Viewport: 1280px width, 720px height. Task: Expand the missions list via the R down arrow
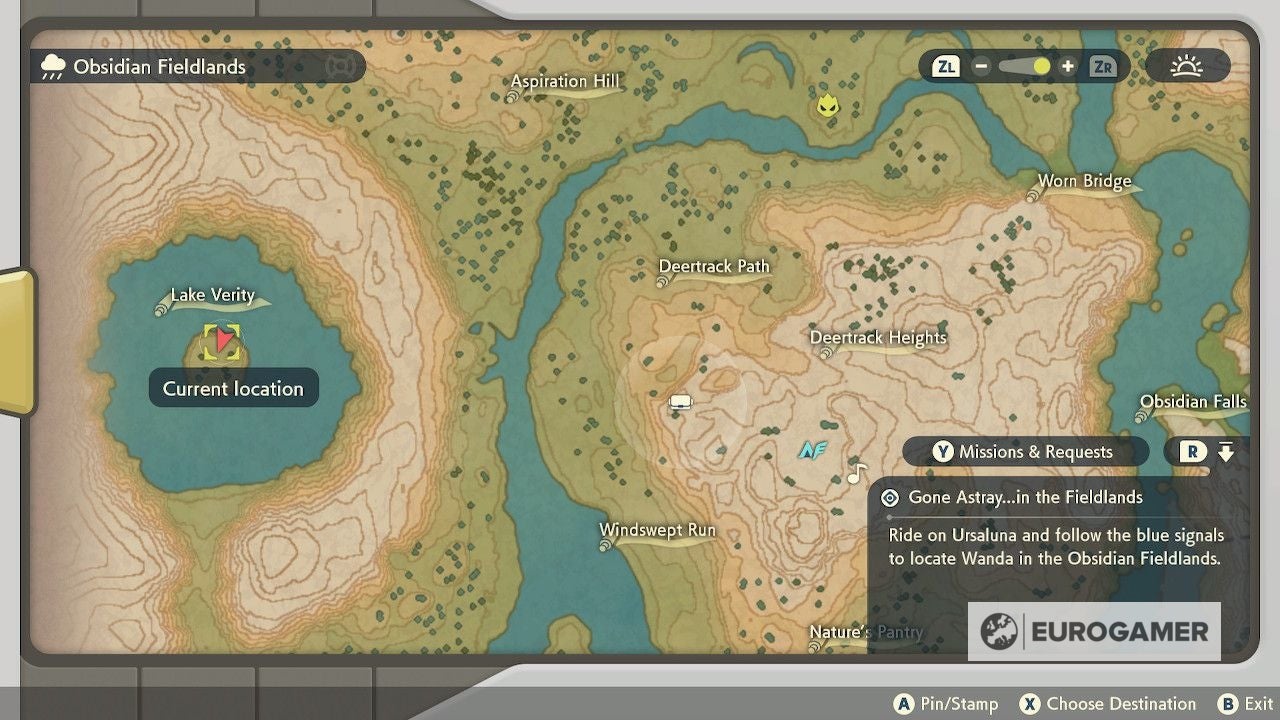pos(1227,451)
